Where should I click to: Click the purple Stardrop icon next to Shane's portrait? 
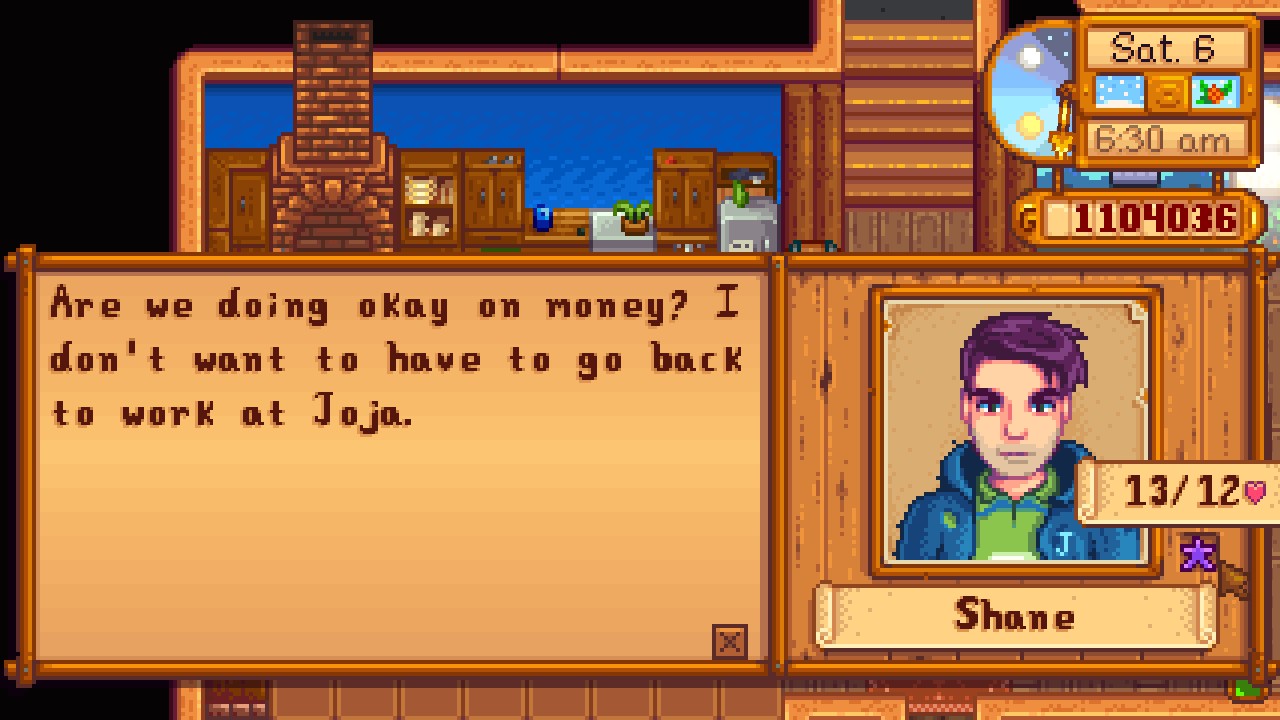(1199, 551)
